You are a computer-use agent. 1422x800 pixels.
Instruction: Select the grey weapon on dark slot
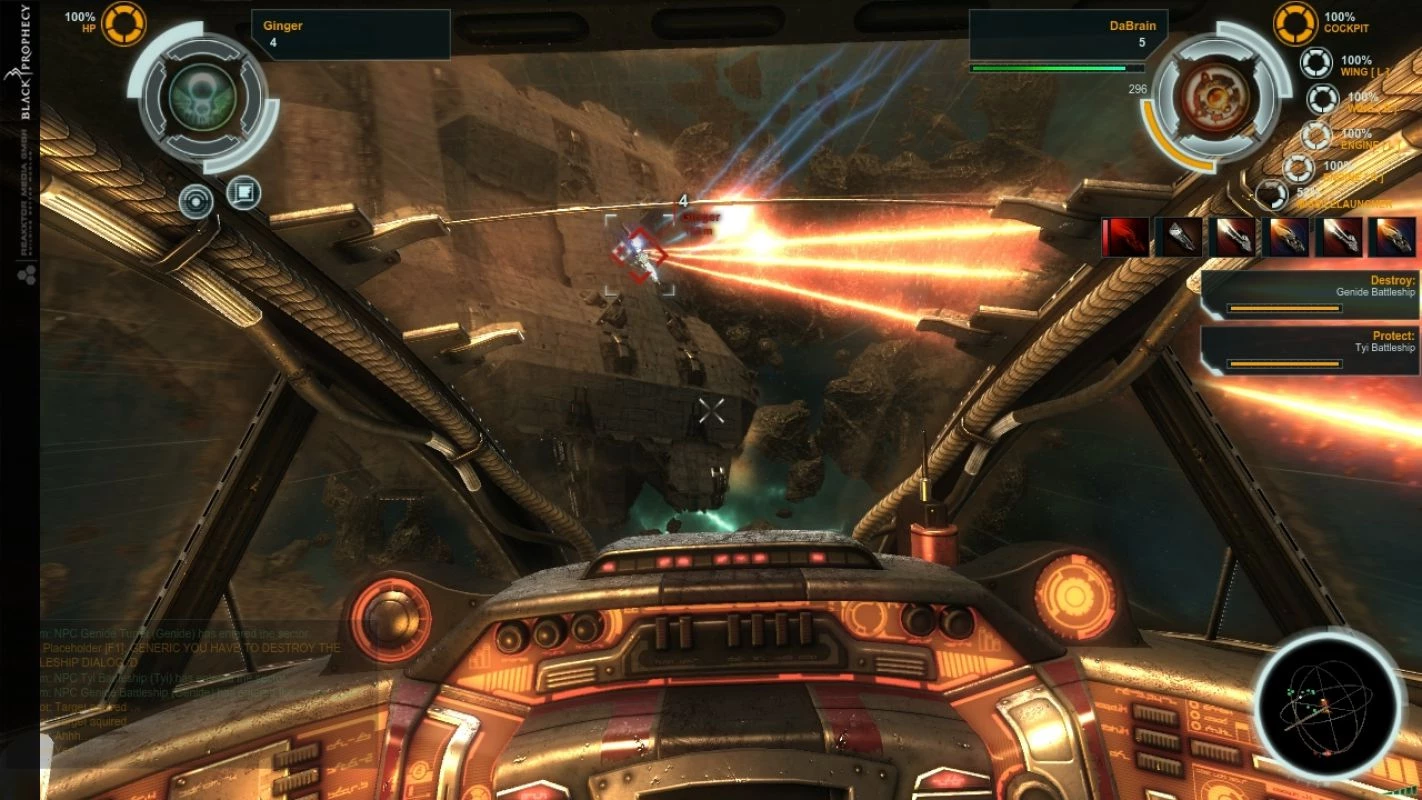click(1178, 238)
